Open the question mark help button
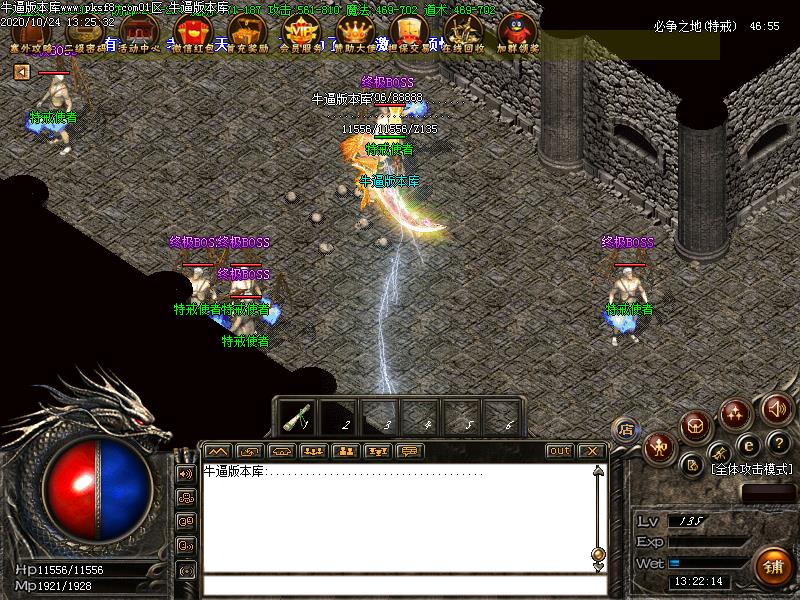This screenshot has height=600, width=800. click(777, 443)
